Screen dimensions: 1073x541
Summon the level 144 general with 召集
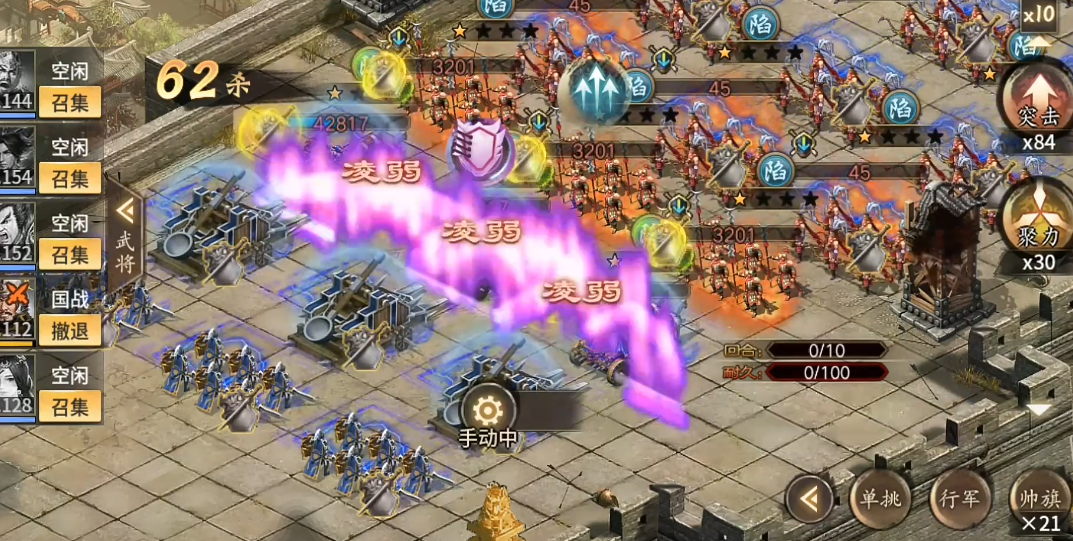[x=70, y=101]
